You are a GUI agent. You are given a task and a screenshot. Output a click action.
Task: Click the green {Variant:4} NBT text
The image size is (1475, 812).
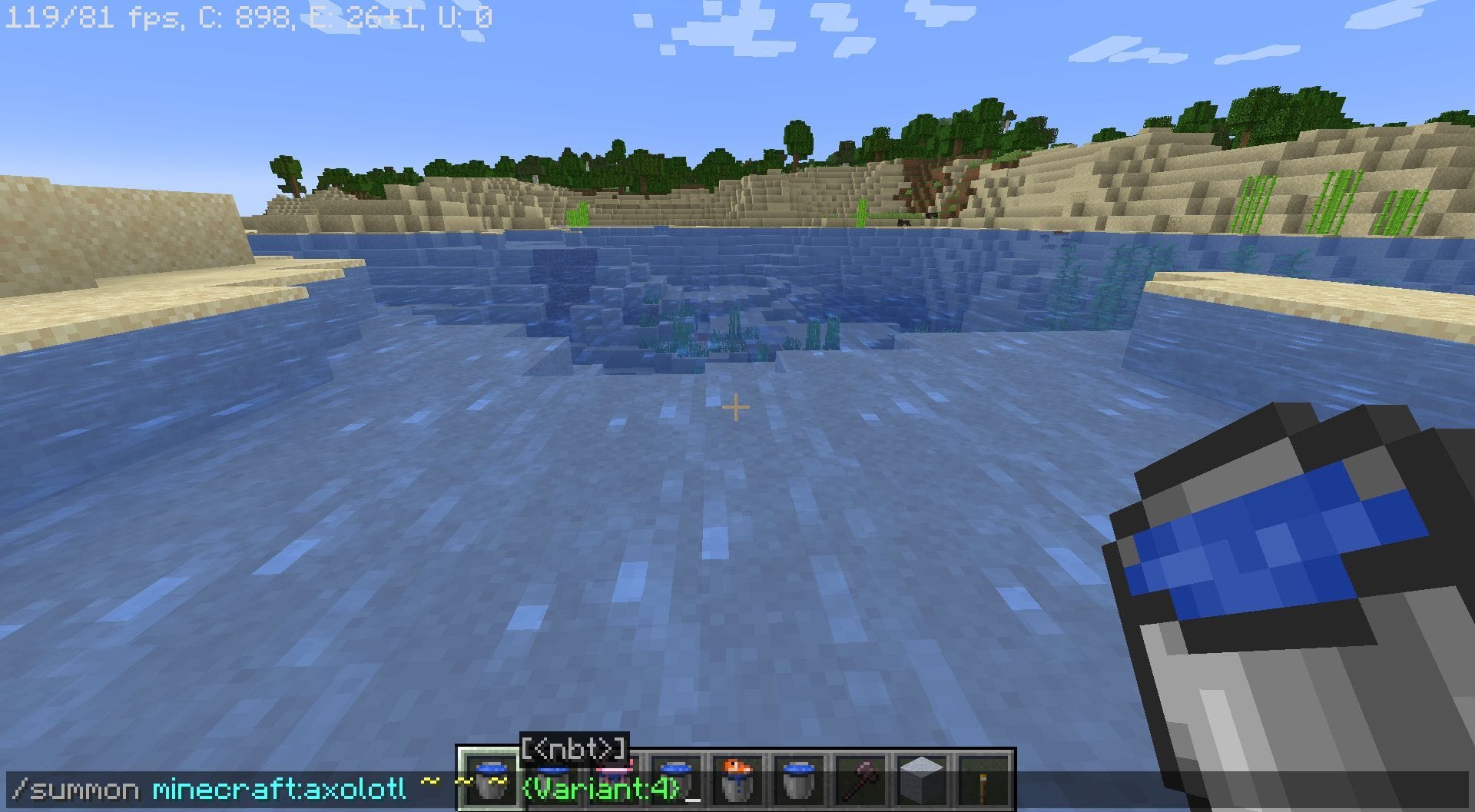tap(599, 791)
